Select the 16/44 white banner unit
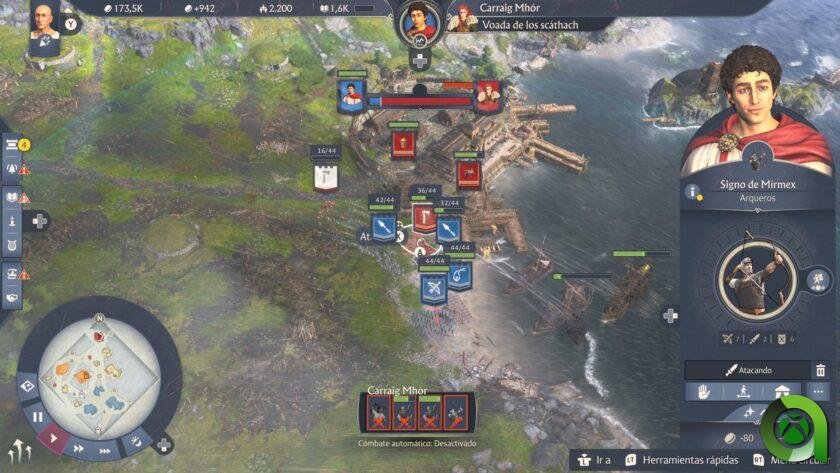Image resolution: width=840 pixels, height=473 pixels. (325, 177)
